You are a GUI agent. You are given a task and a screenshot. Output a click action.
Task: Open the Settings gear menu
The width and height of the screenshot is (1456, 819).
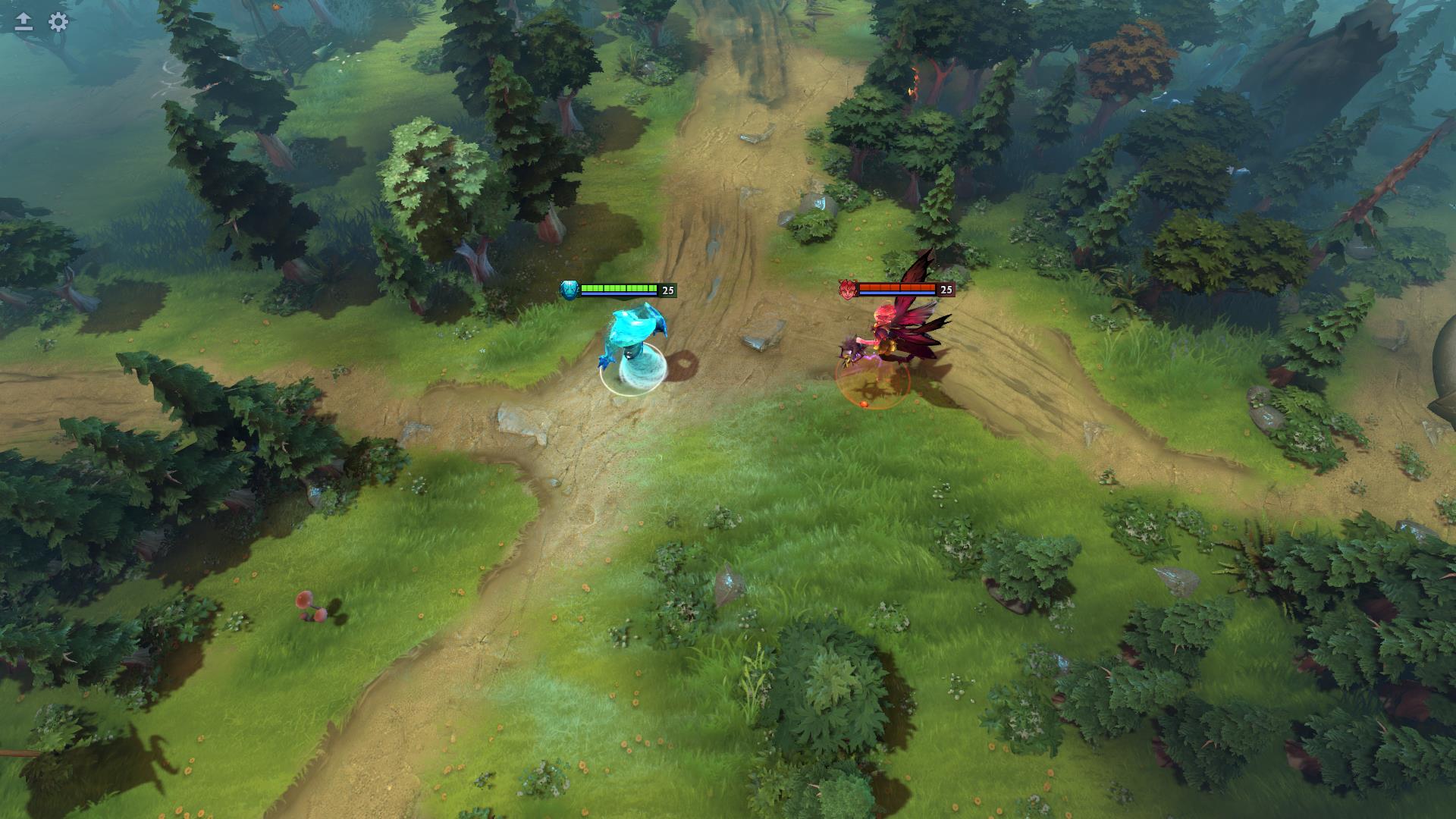57,23
